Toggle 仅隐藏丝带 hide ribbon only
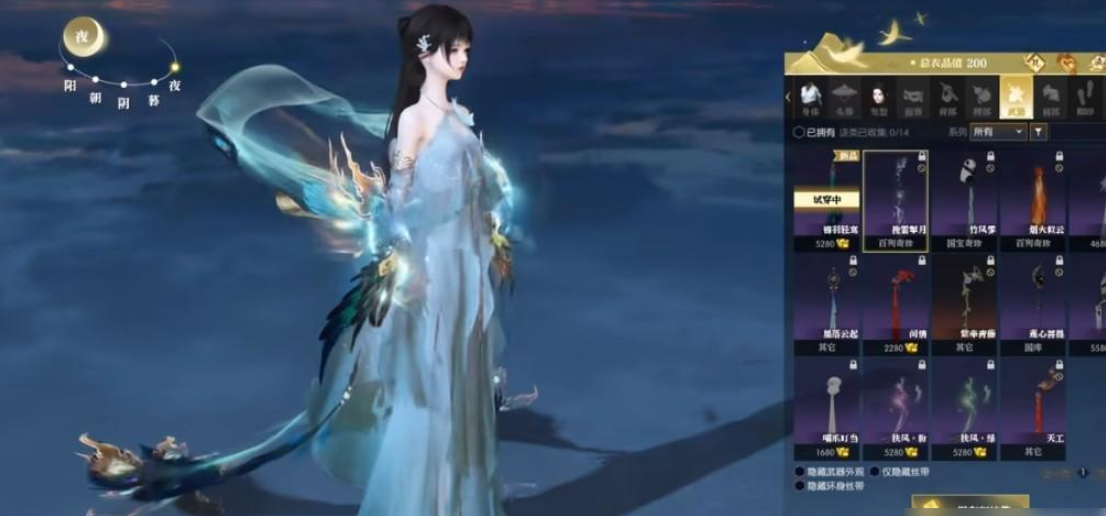 point(874,472)
